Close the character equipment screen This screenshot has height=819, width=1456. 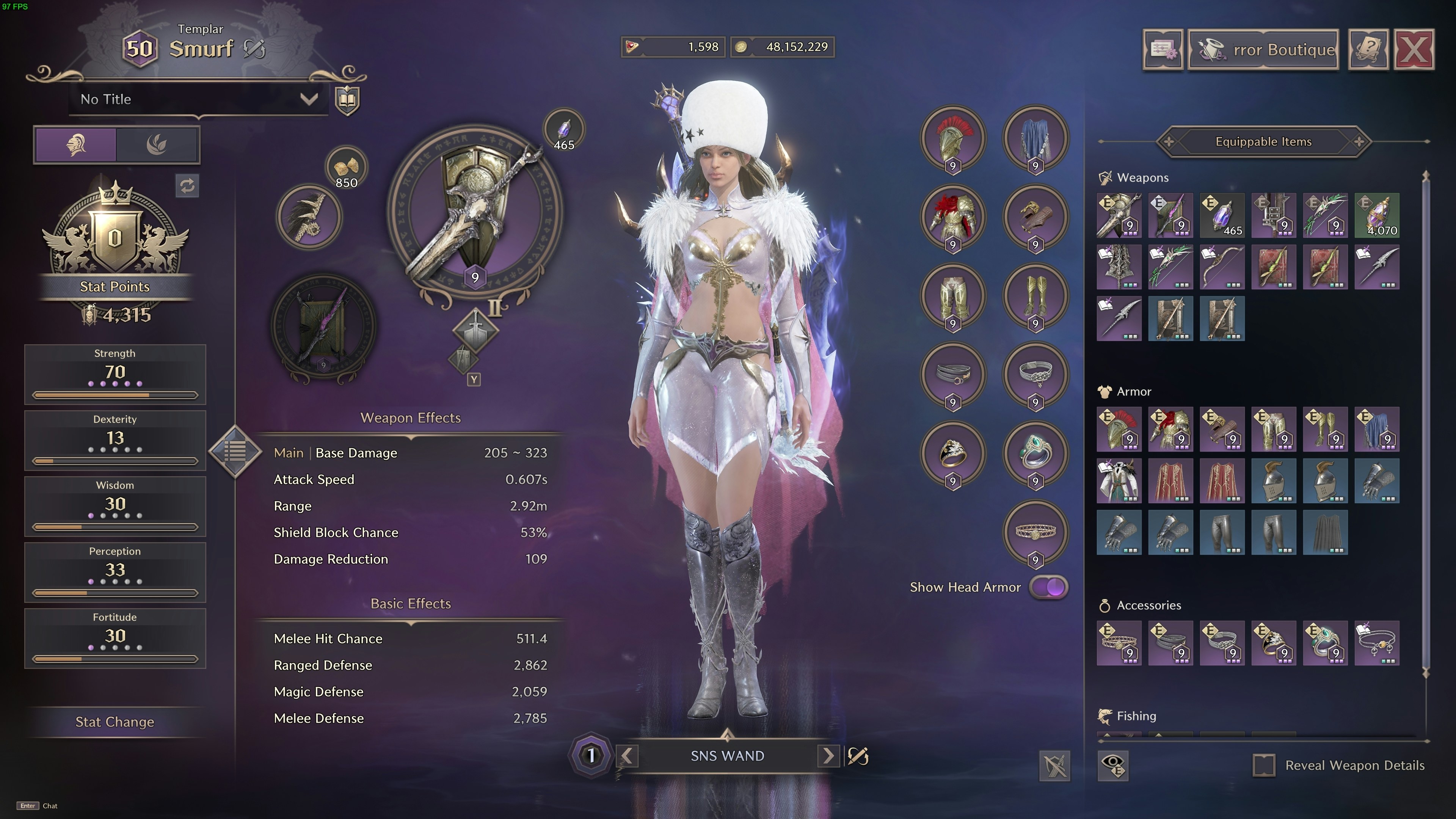pos(1414,50)
